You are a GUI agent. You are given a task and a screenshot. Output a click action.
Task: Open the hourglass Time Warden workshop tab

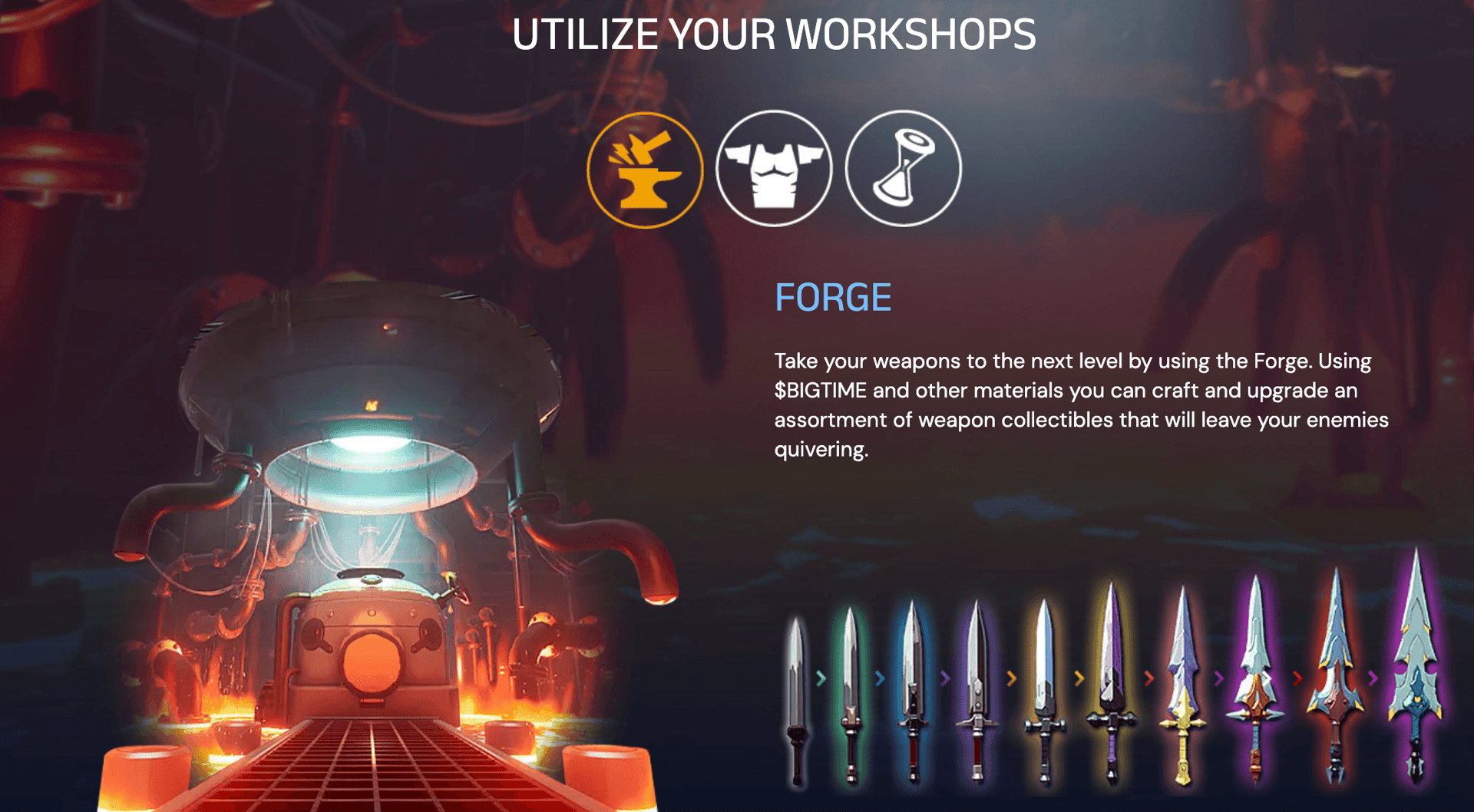coord(903,168)
